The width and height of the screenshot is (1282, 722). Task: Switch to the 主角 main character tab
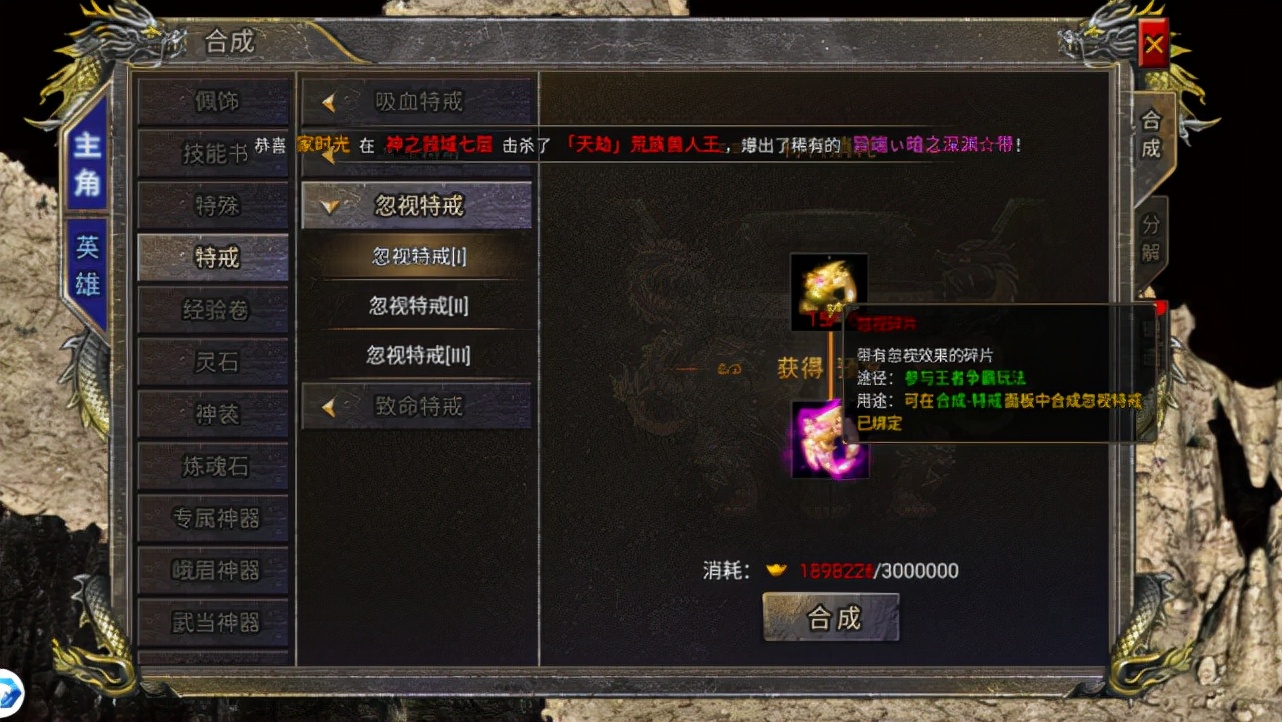click(87, 163)
